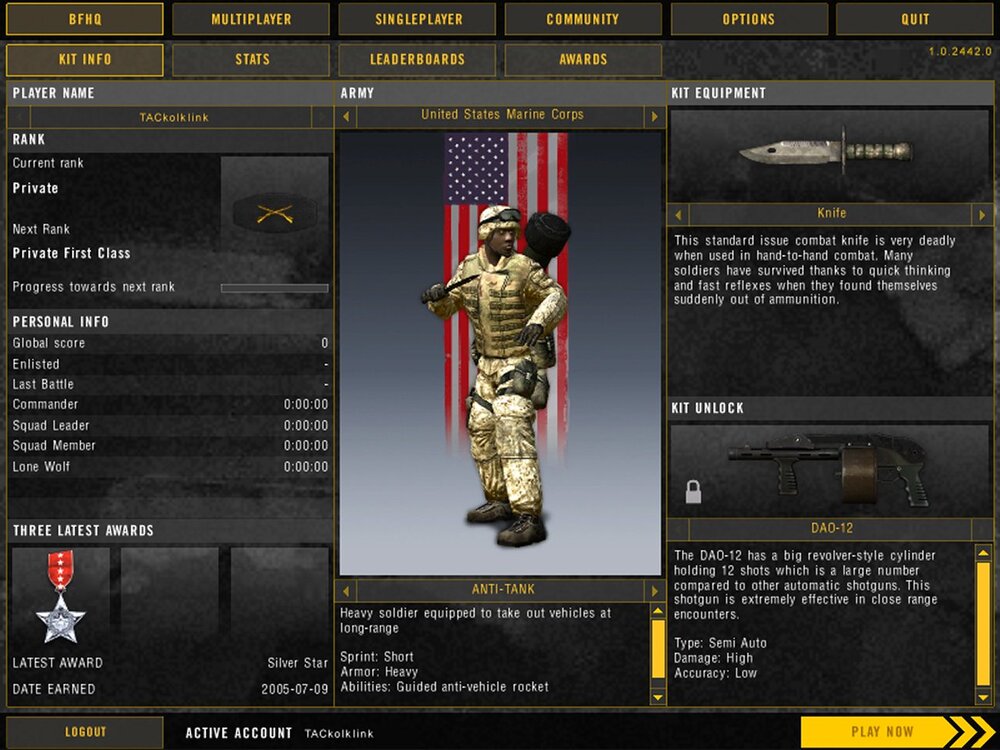
Task: Show previous kit equipment before Knife
Action: 679,214
